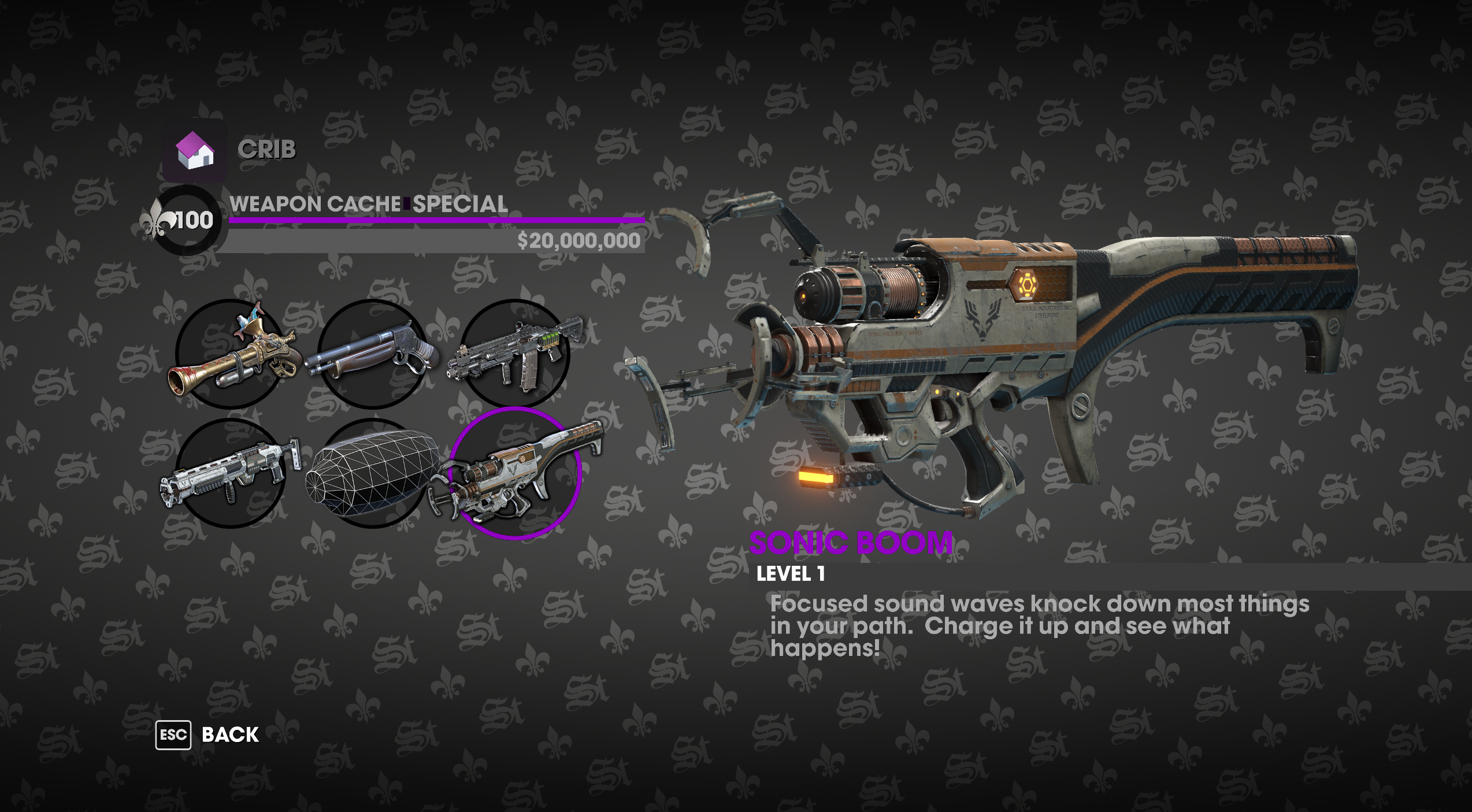Viewport: 1472px width, 812px height.
Task: Open the Crib house icon
Action: tap(195, 150)
